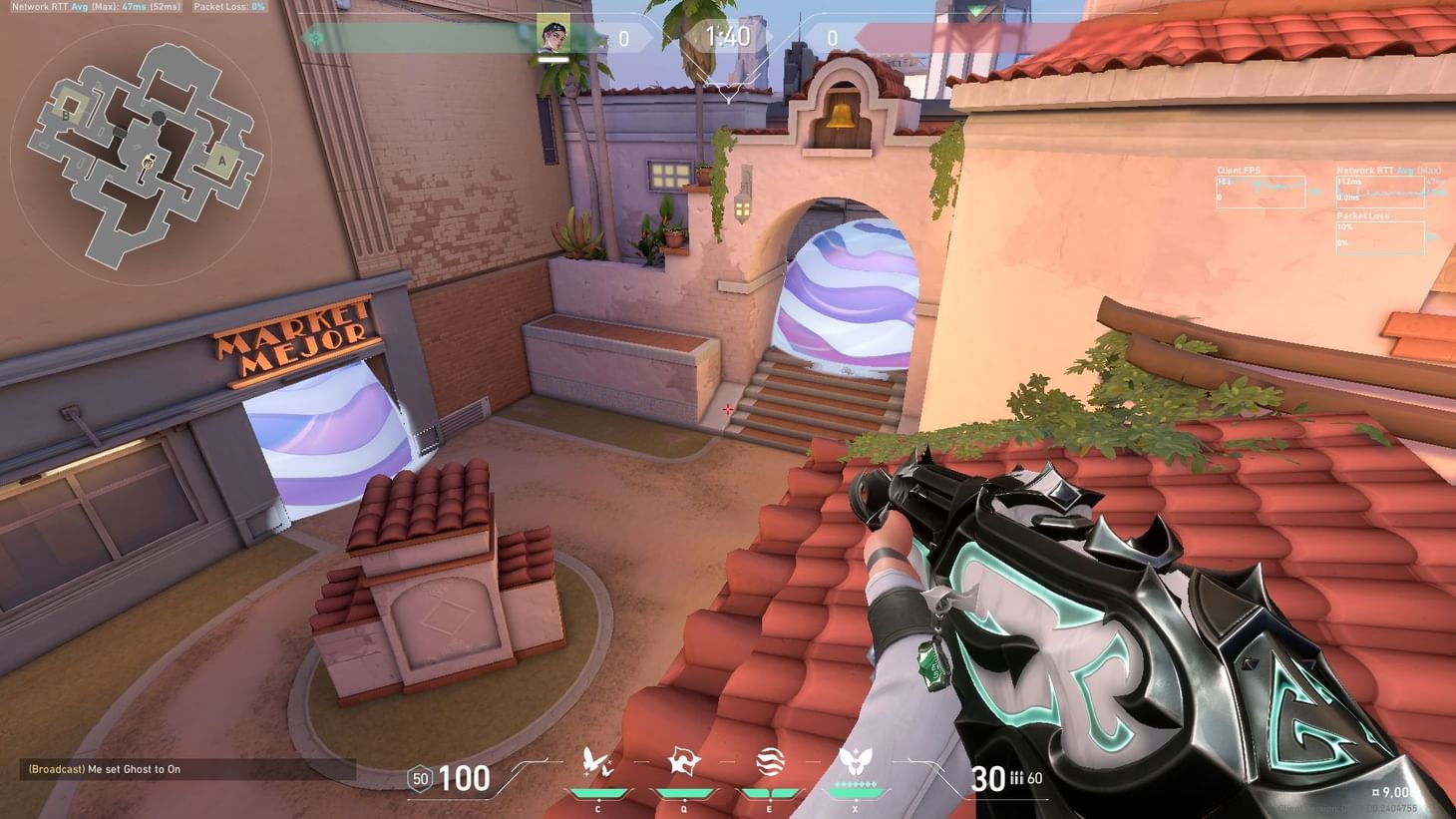Click your team's score of 0
The height and width of the screenshot is (819, 1456).
click(626, 38)
